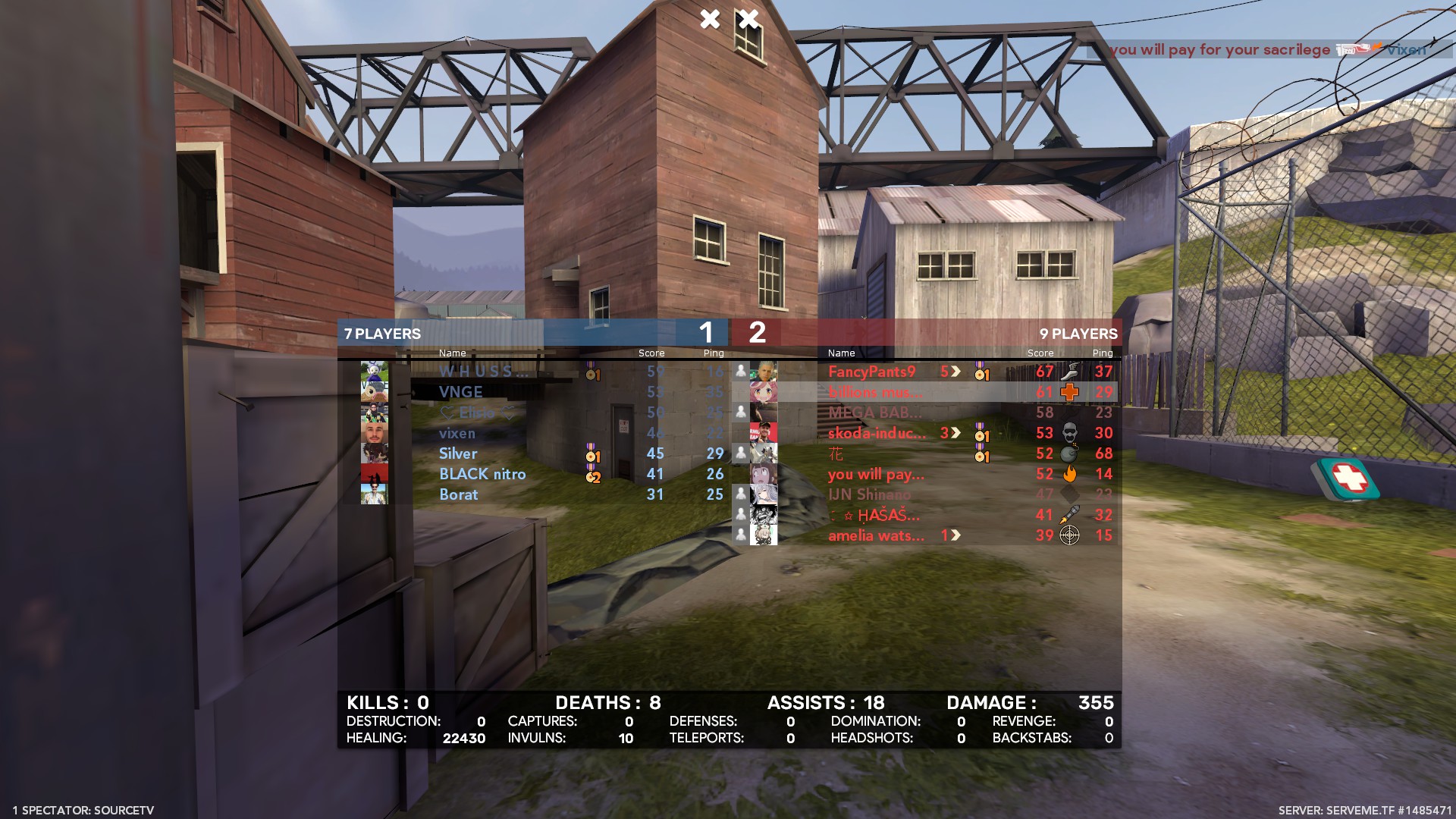Choose the amelia wats... player row
This screenshot has width=1456, height=819.
pos(876,535)
